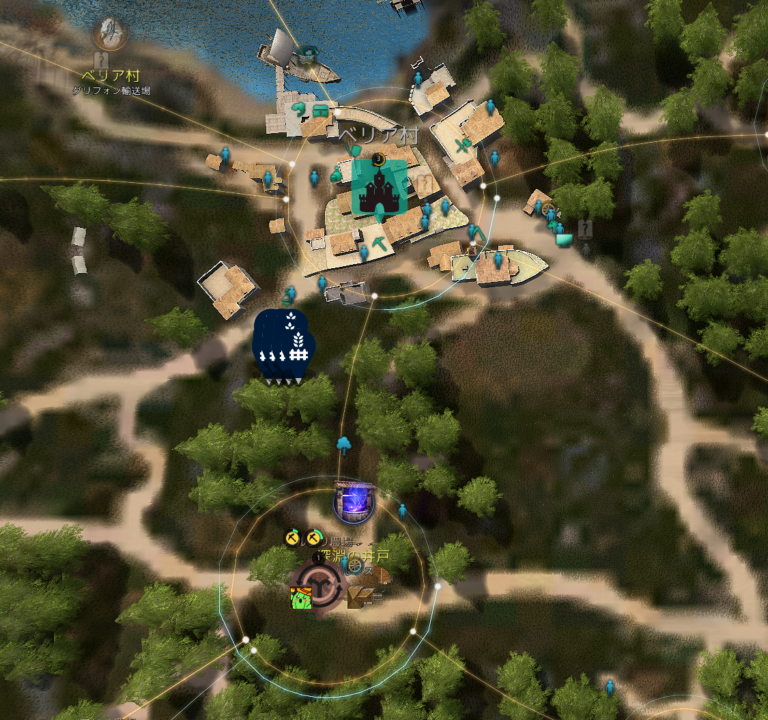Choose the blue tree node icon
Image resolution: width=768 pixels, height=720 pixels.
pyautogui.click(x=344, y=441)
